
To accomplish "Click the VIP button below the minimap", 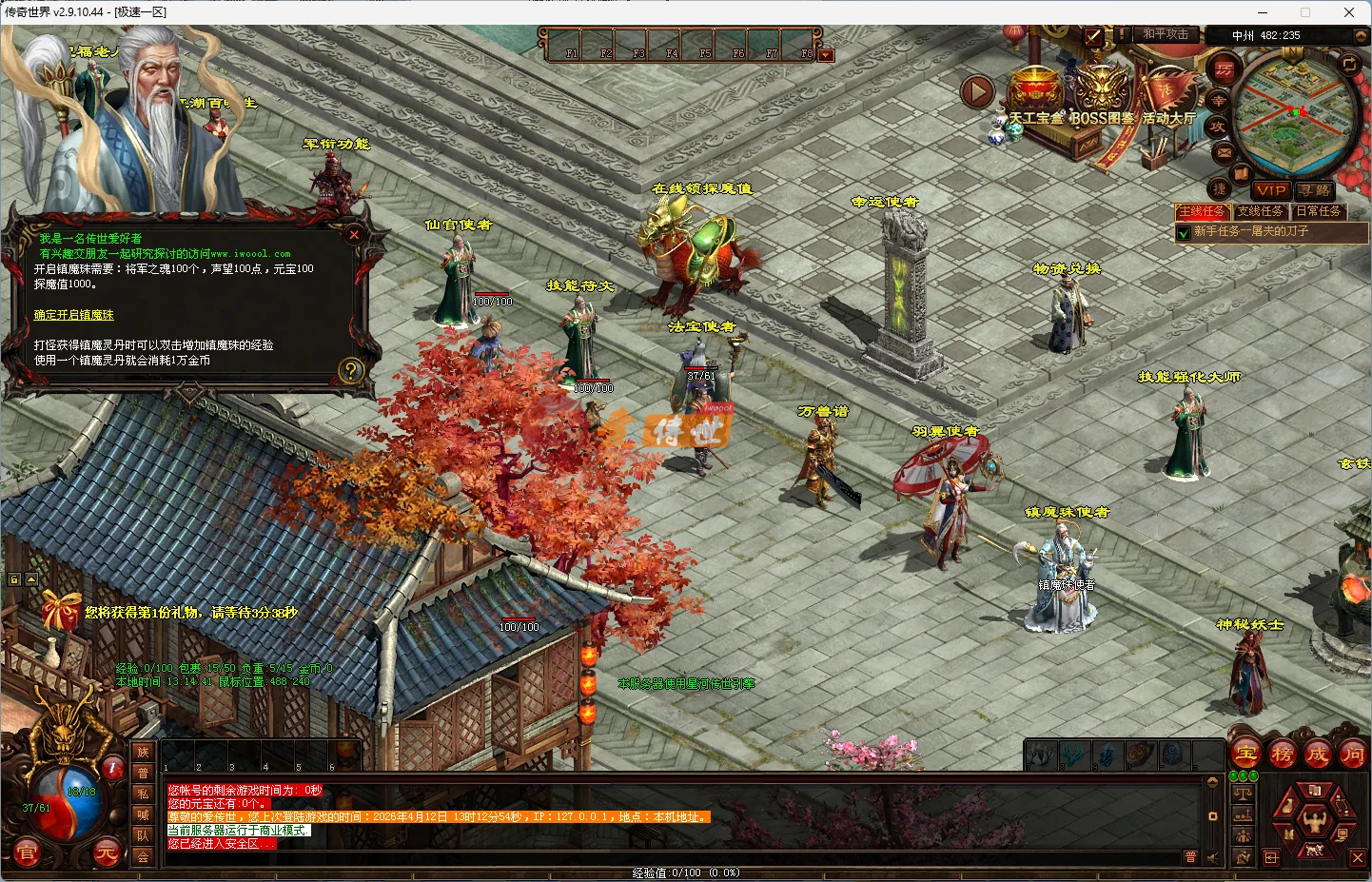I will coord(1271,190).
